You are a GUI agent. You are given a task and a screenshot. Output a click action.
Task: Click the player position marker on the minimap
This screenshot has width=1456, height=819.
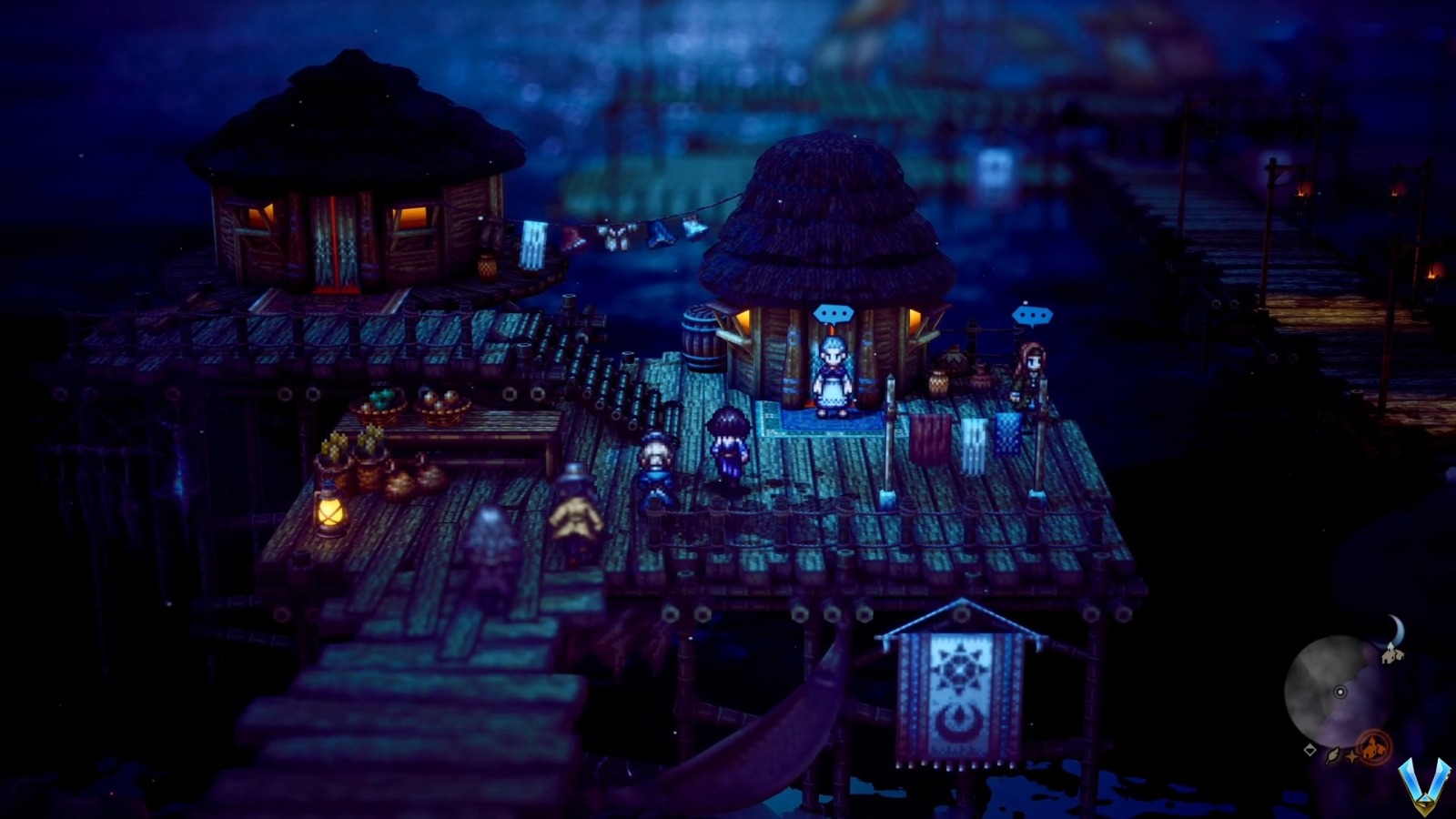click(1340, 693)
